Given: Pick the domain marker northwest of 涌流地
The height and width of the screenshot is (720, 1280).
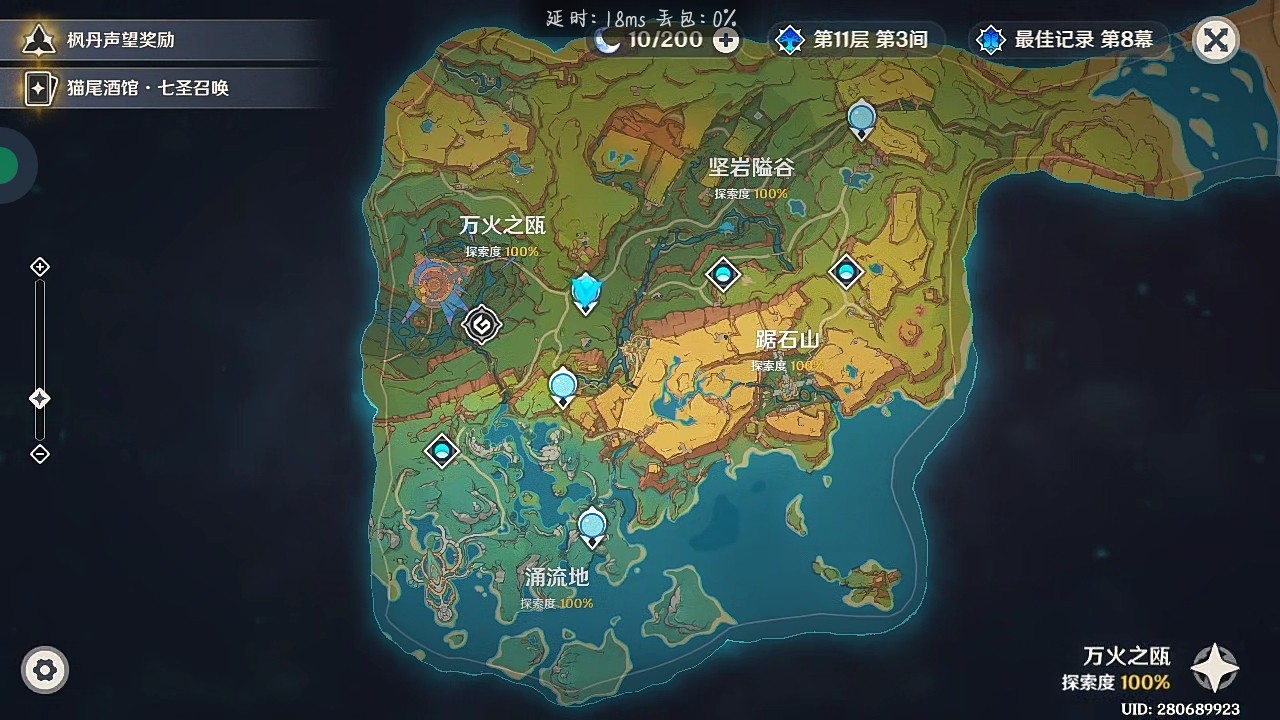Looking at the screenshot, I should coord(442,451).
